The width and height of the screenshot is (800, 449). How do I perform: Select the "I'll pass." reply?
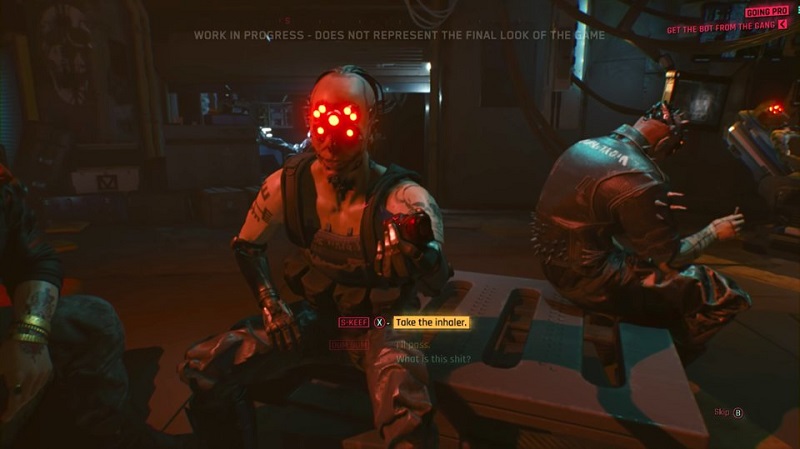[x=413, y=344]
